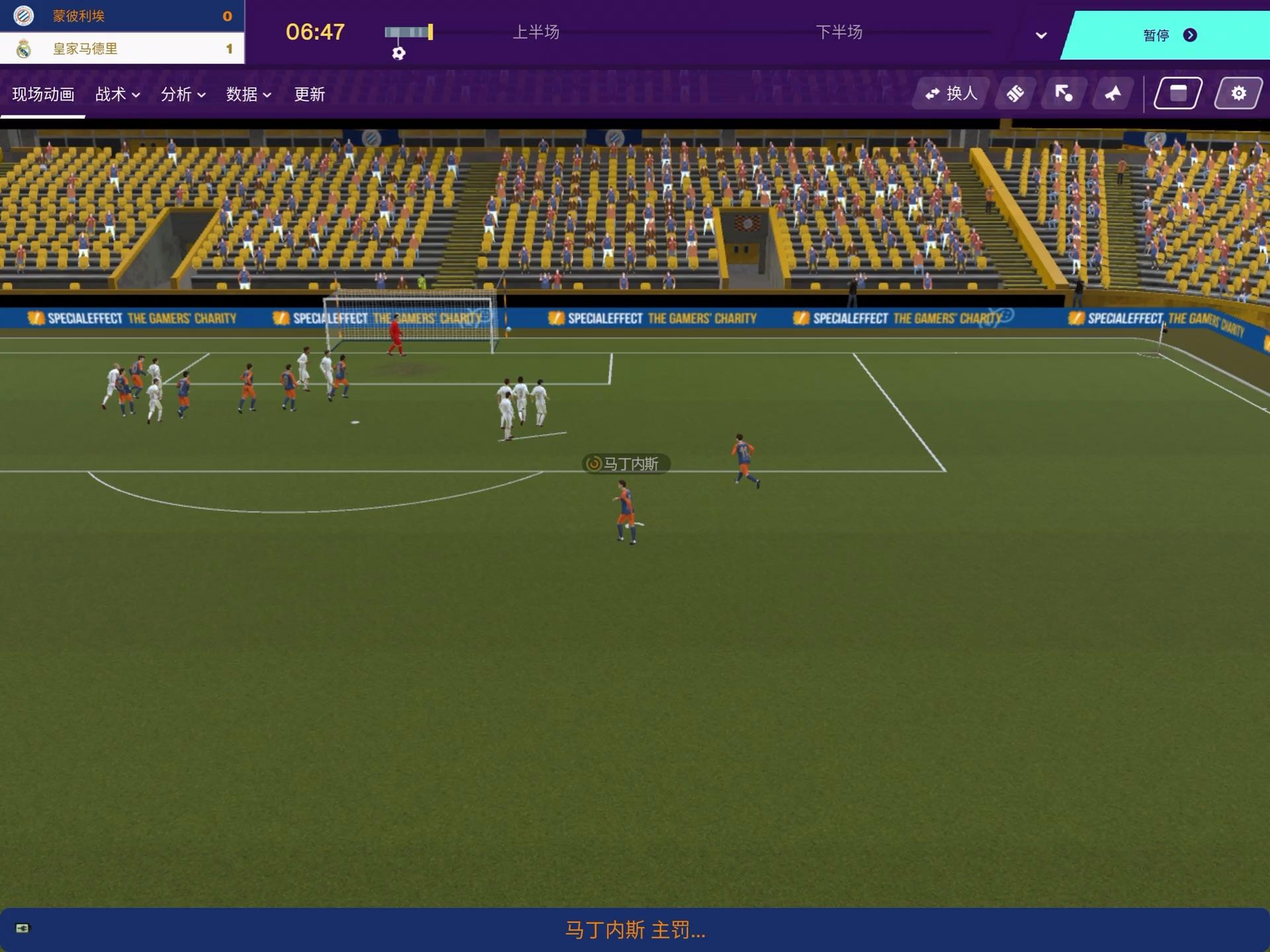This screenshot has width=1270, height=952.
Task: Open the 战术 tactics dropdown
Action: pyautogui.click(x=117, y=95)
